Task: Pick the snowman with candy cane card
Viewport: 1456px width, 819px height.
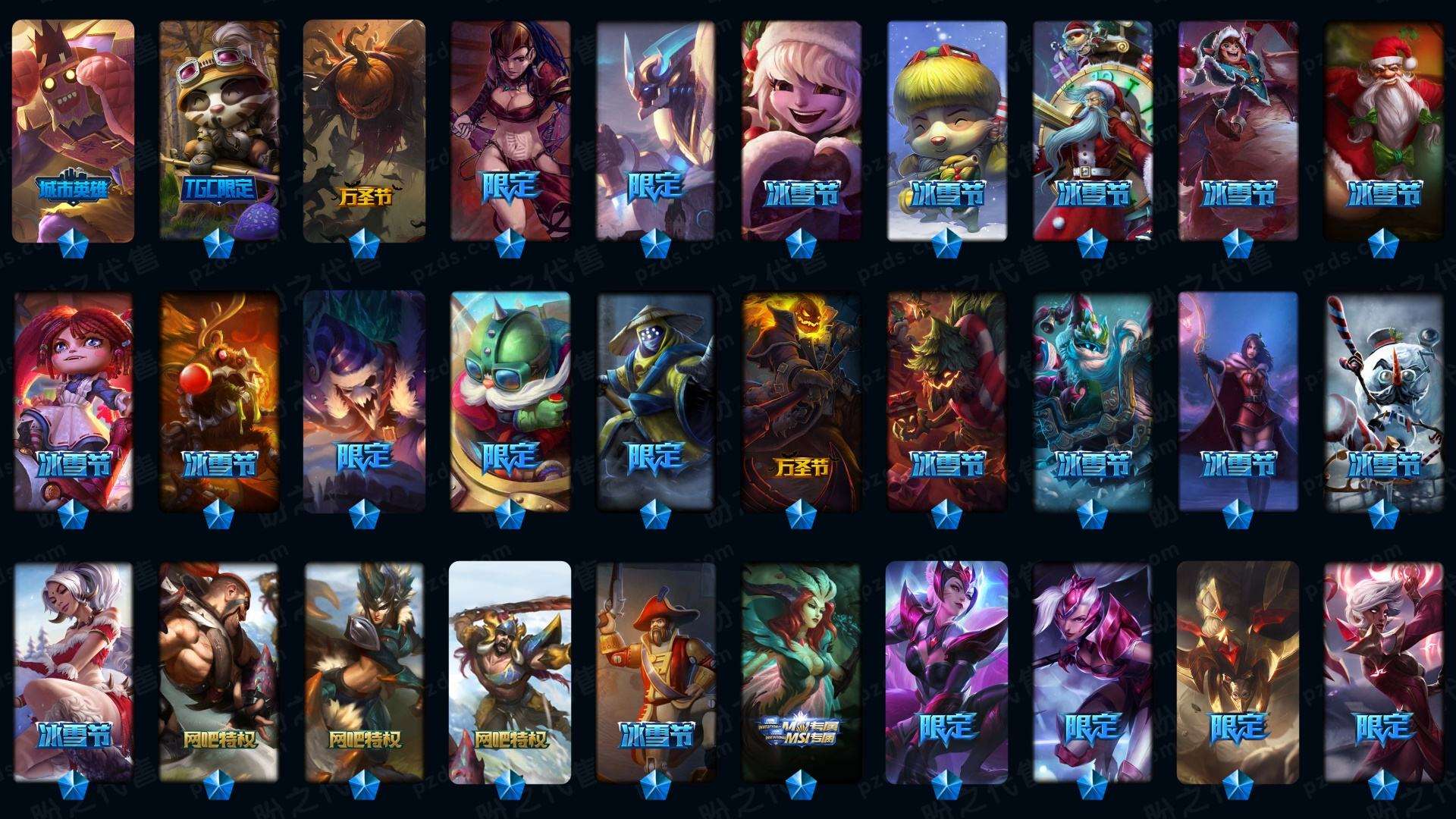Action: [x=1384, y=402]
